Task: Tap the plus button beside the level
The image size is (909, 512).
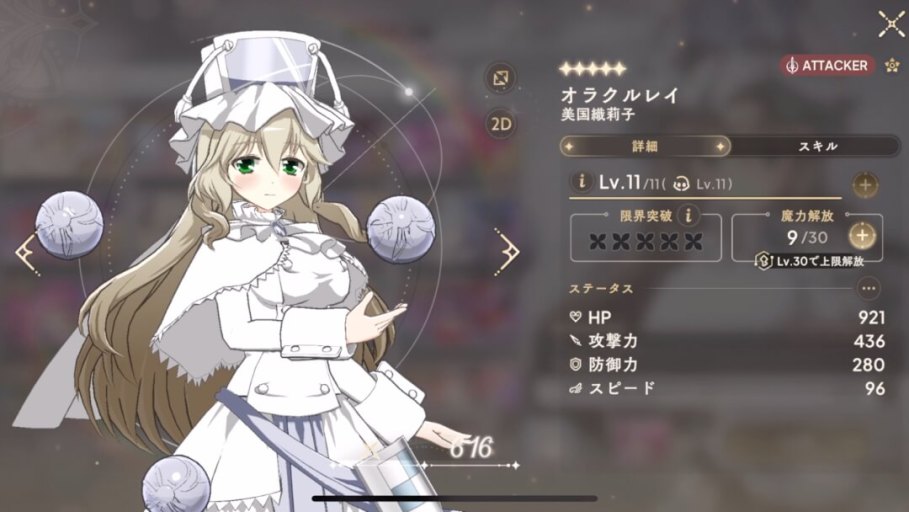Action: 865,184
